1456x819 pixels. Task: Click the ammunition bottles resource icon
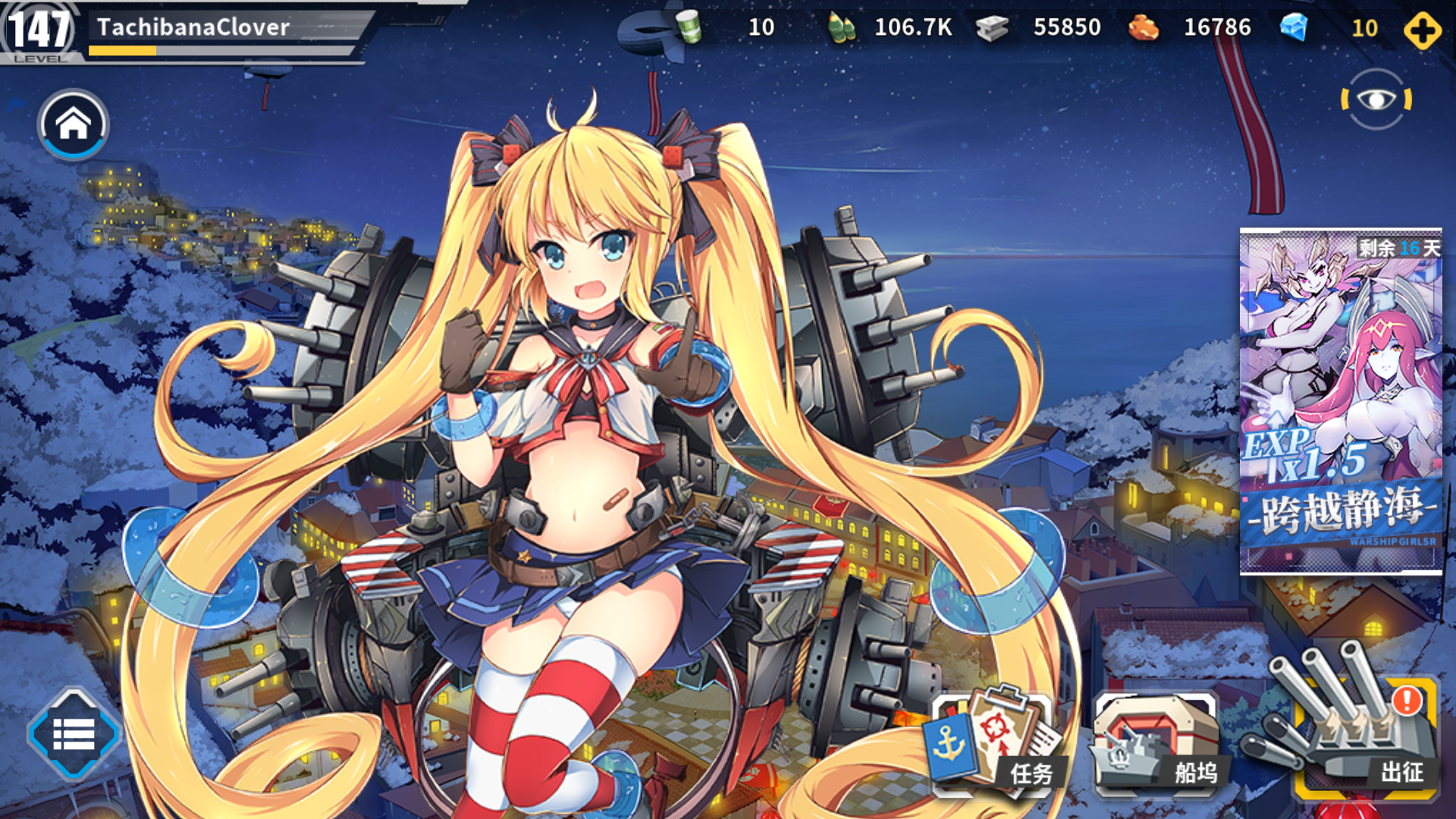tap(842, 28)
